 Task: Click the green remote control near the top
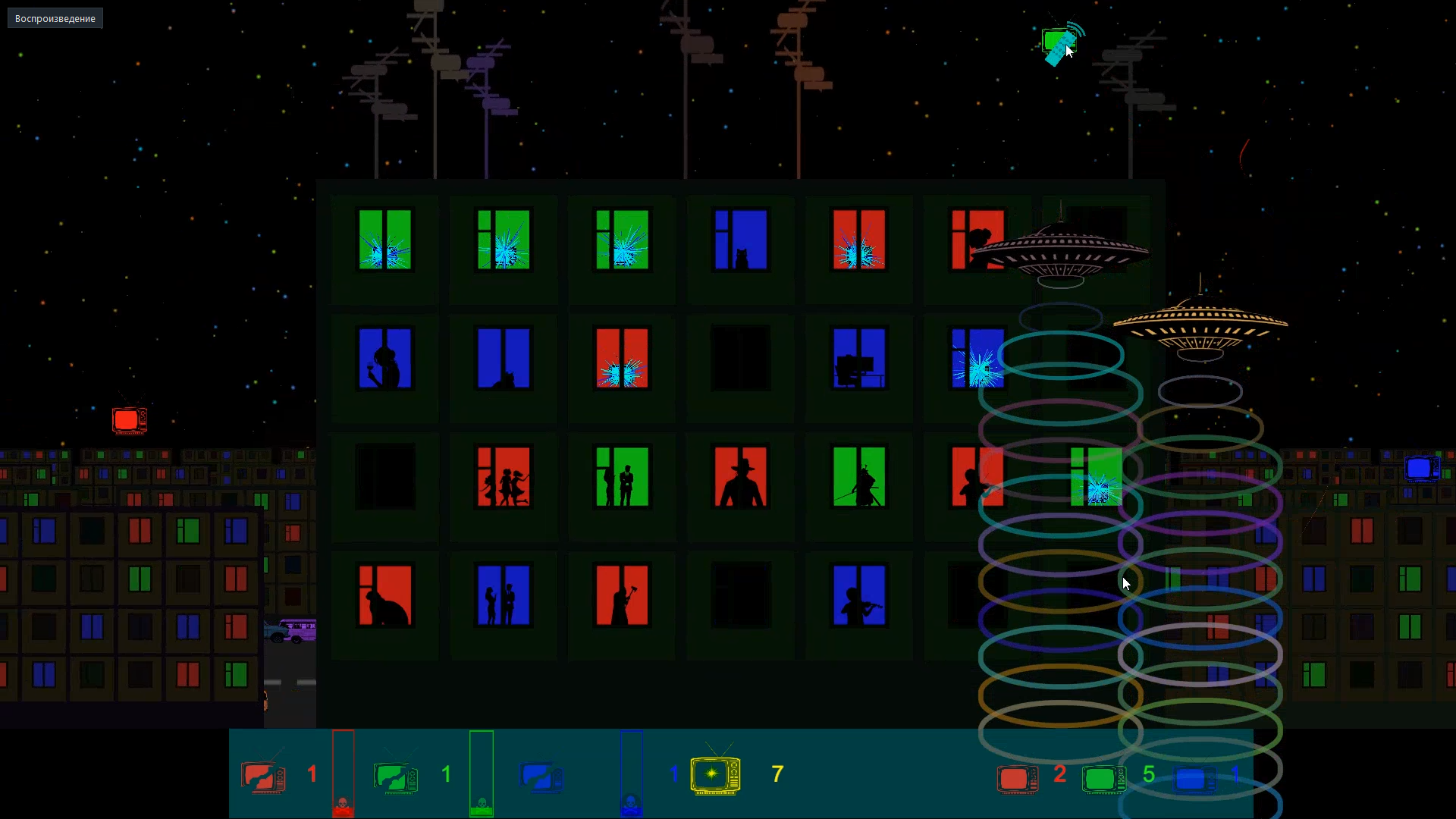click(1058, 45)
